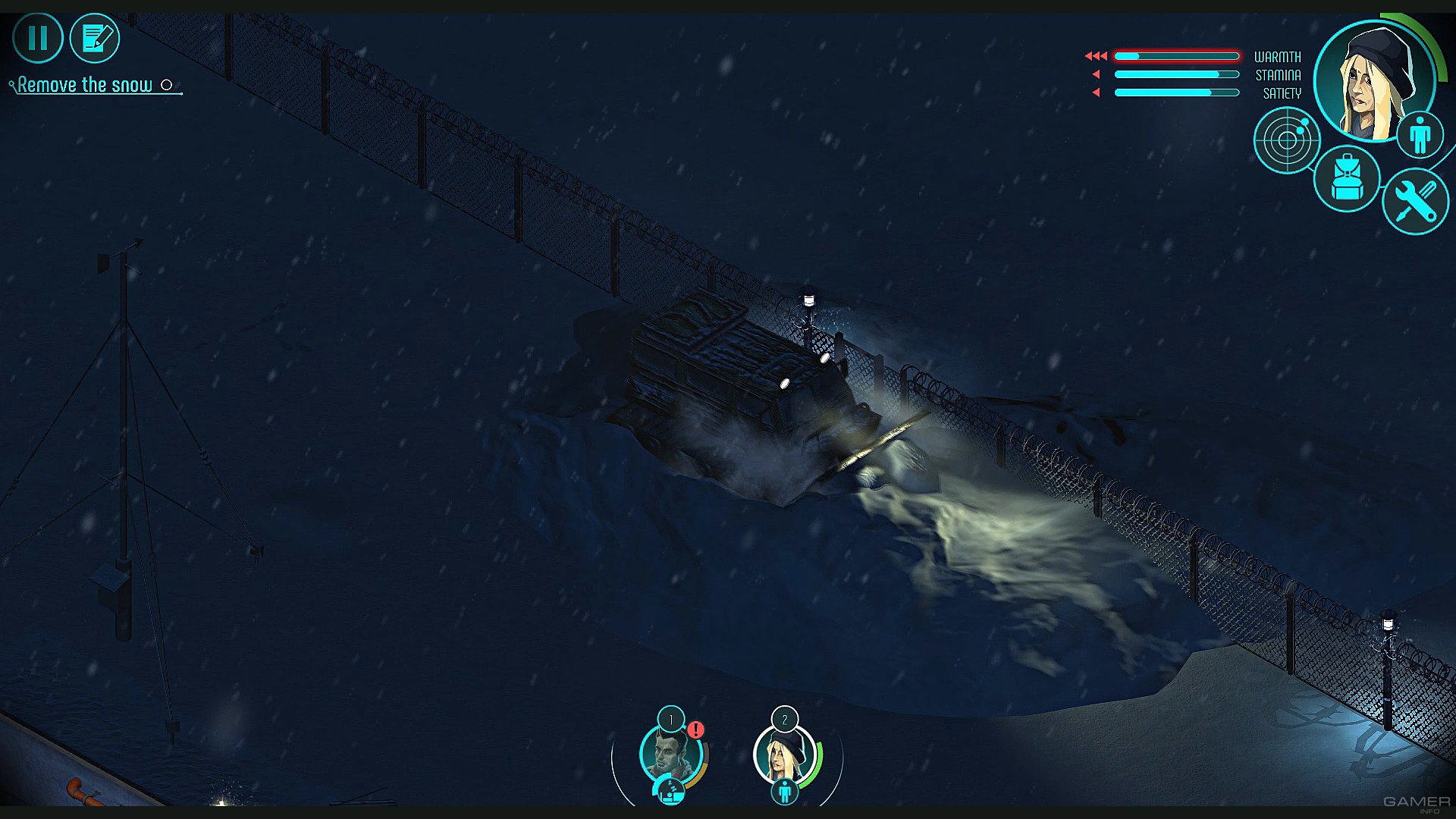Follow the 'Remove the snow' objective text
This screenshot has height=819, width=1456.
86,84
